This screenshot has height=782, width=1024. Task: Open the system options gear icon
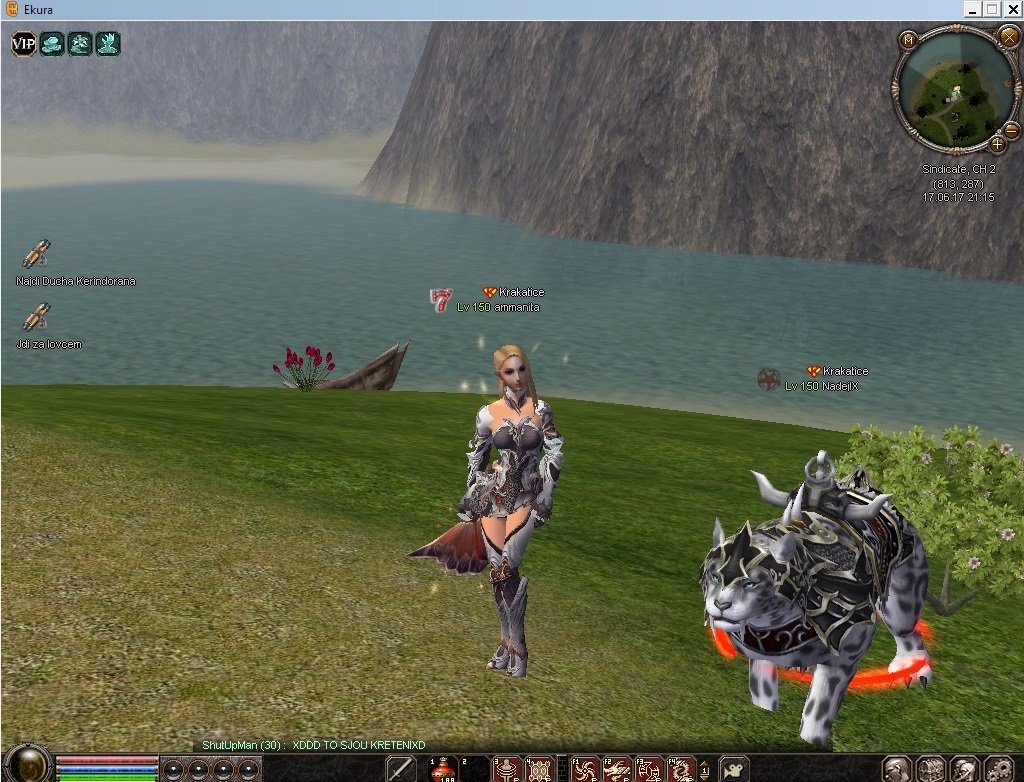pyautogui.click(x=997, y=769)
